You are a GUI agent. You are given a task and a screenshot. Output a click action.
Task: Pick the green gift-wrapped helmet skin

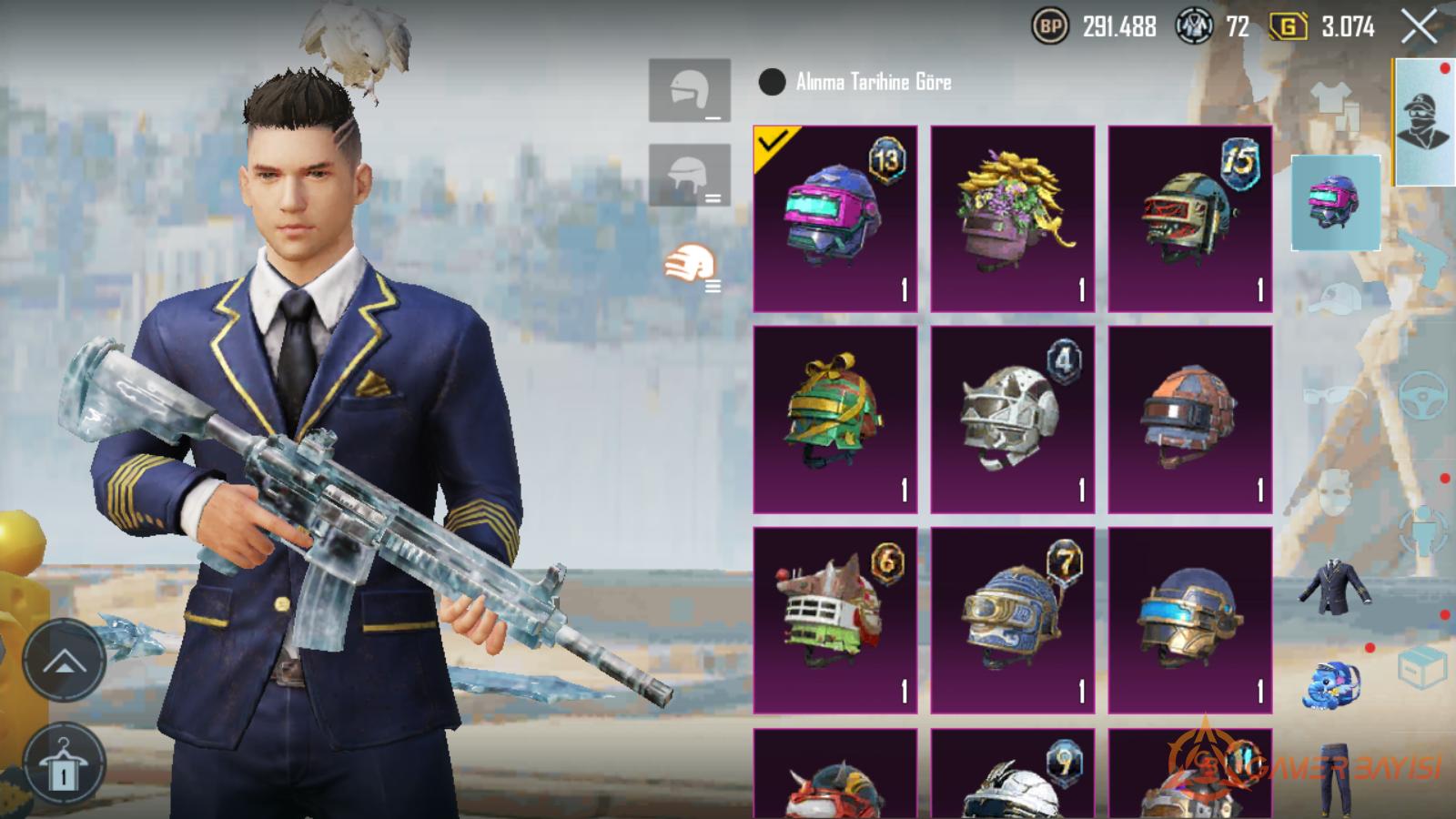834,420
